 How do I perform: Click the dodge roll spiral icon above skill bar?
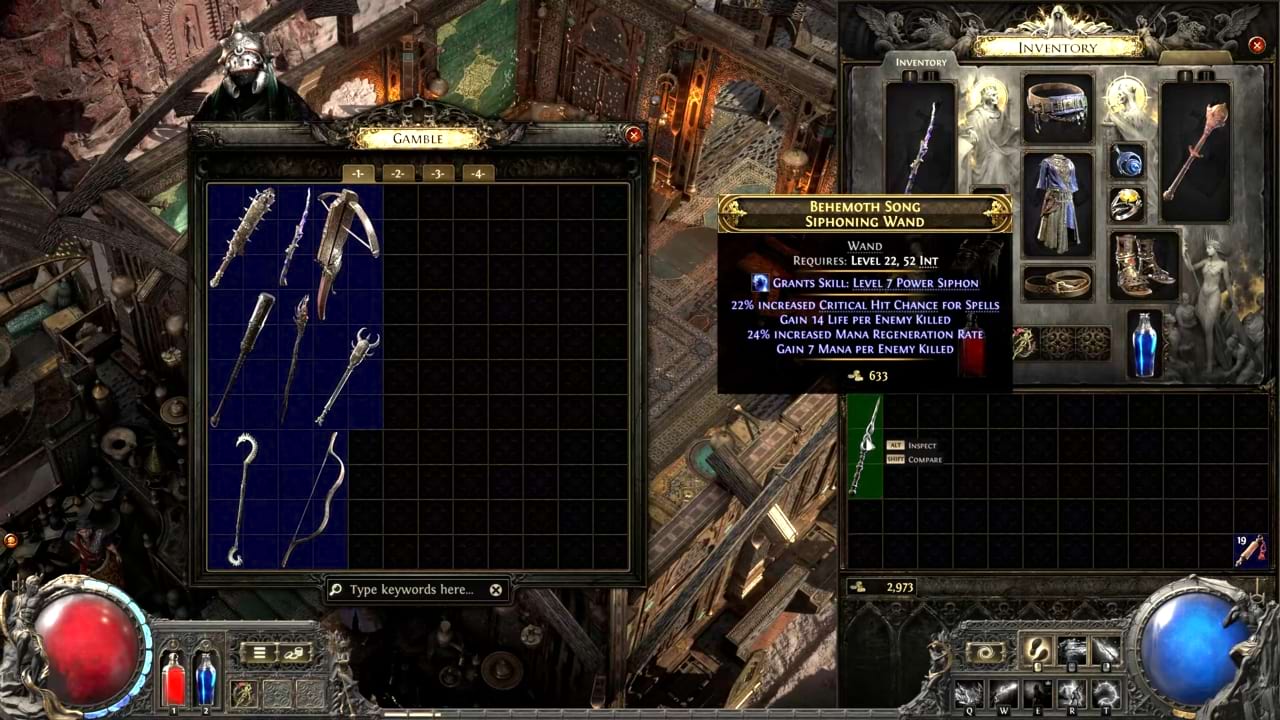click(985, 651)
